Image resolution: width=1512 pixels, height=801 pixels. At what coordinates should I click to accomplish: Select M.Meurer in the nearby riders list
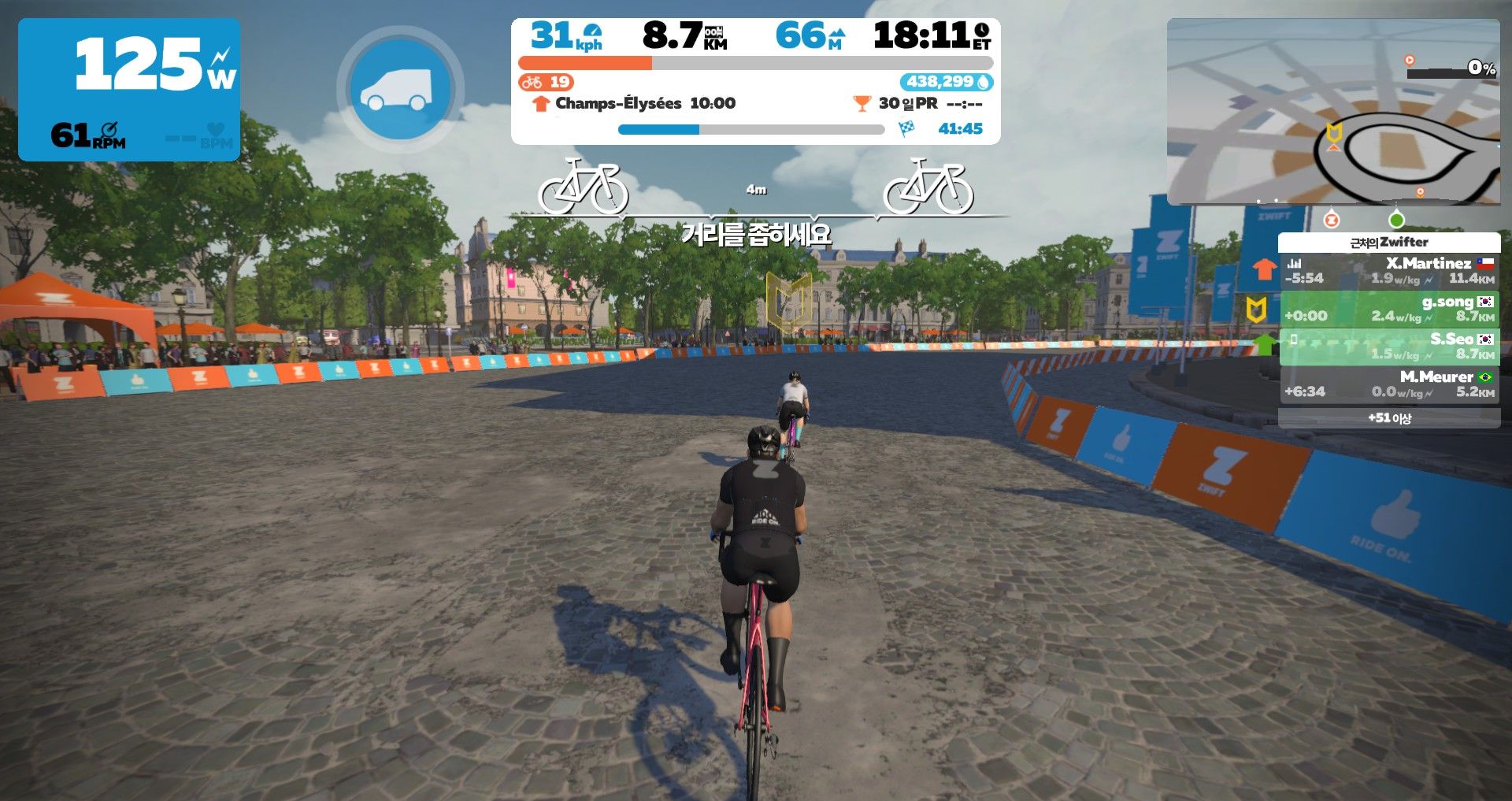[x=1389, y=384]
